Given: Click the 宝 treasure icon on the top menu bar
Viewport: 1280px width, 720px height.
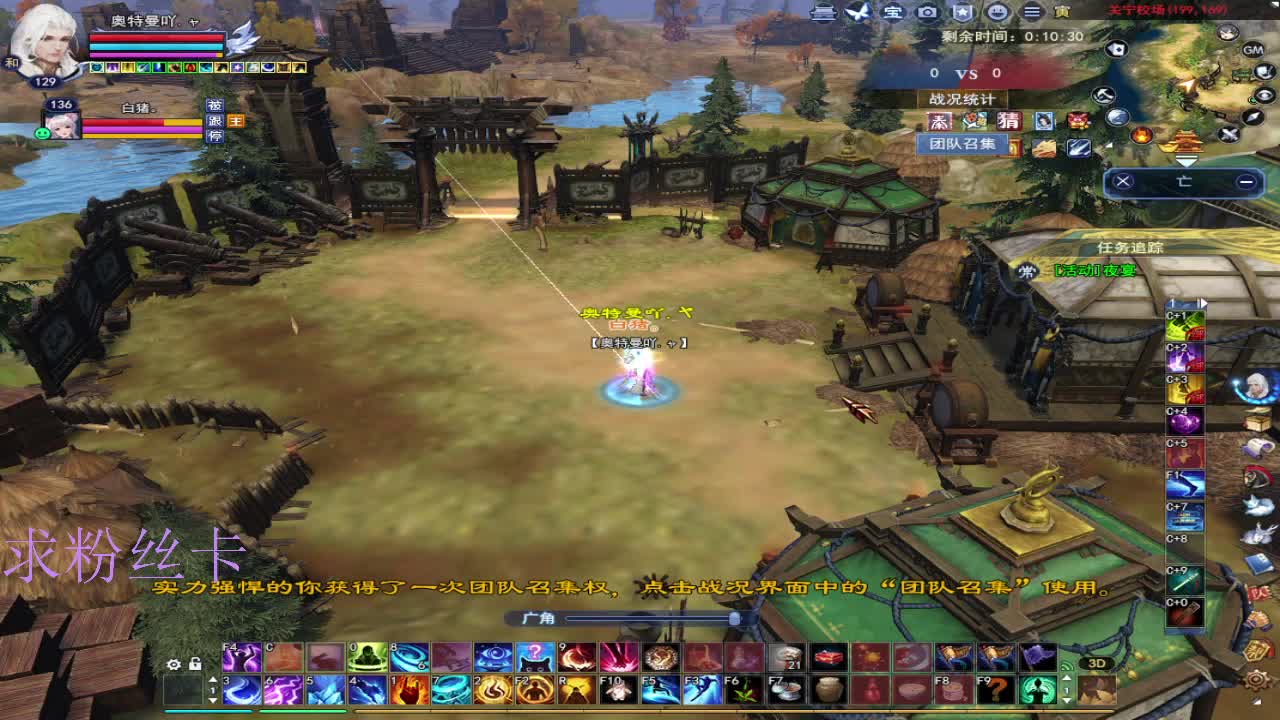Looking at the screenshot, I should (894, 14).
